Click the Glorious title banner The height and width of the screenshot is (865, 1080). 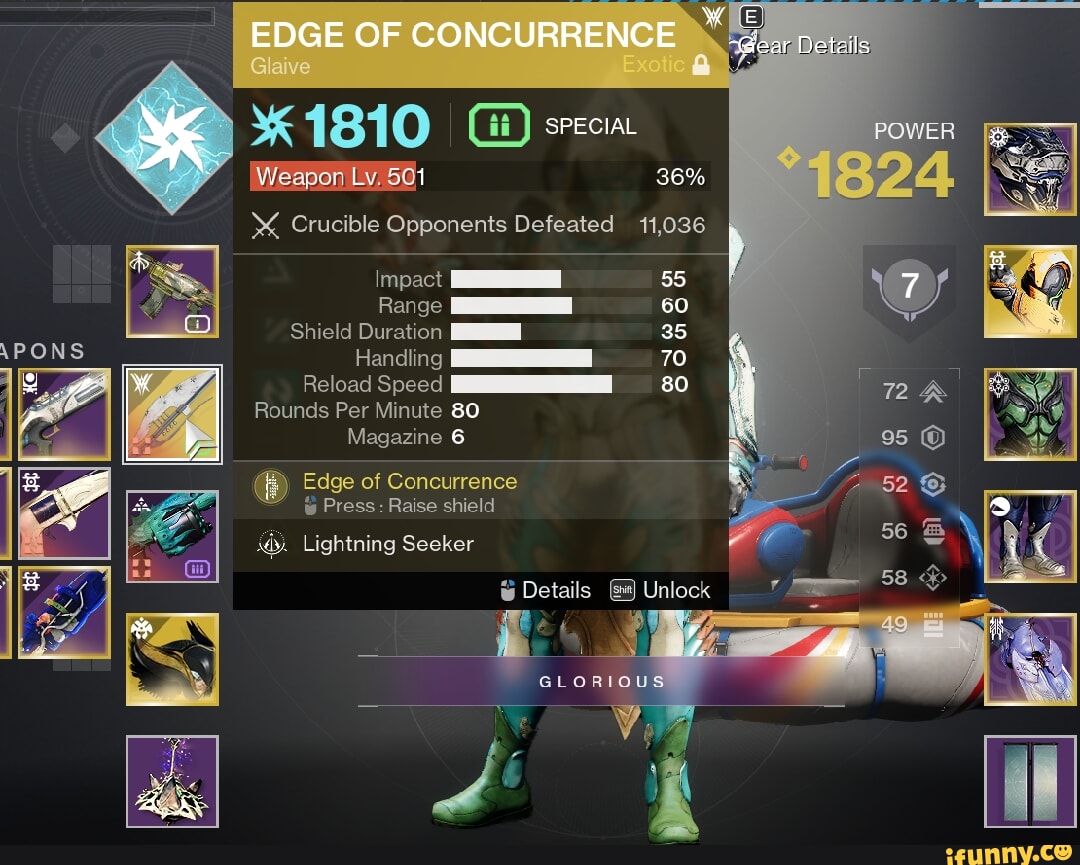(x=601, y=681)
